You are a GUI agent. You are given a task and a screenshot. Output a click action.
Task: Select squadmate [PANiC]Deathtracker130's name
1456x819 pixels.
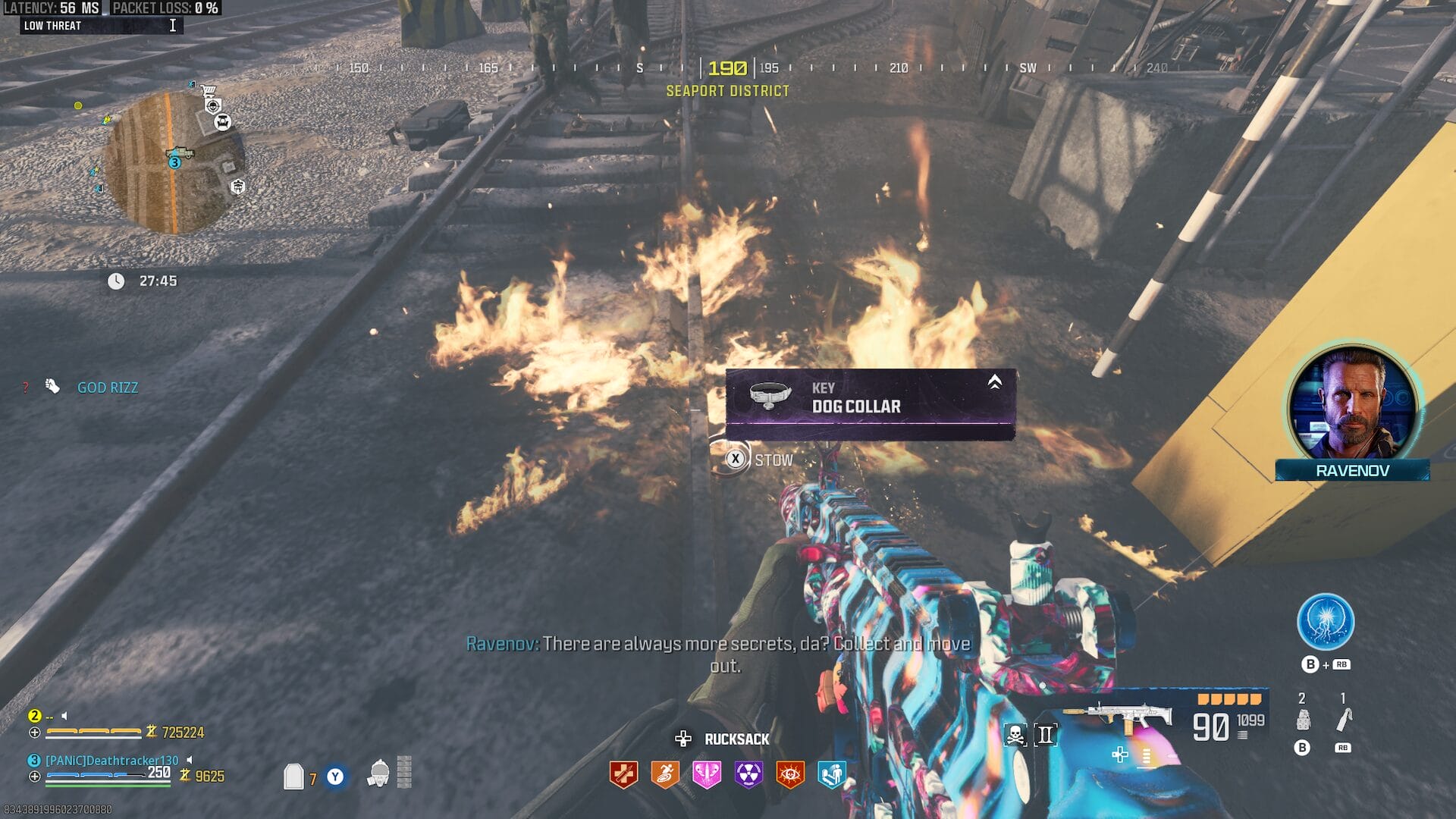tap(112, 760)
